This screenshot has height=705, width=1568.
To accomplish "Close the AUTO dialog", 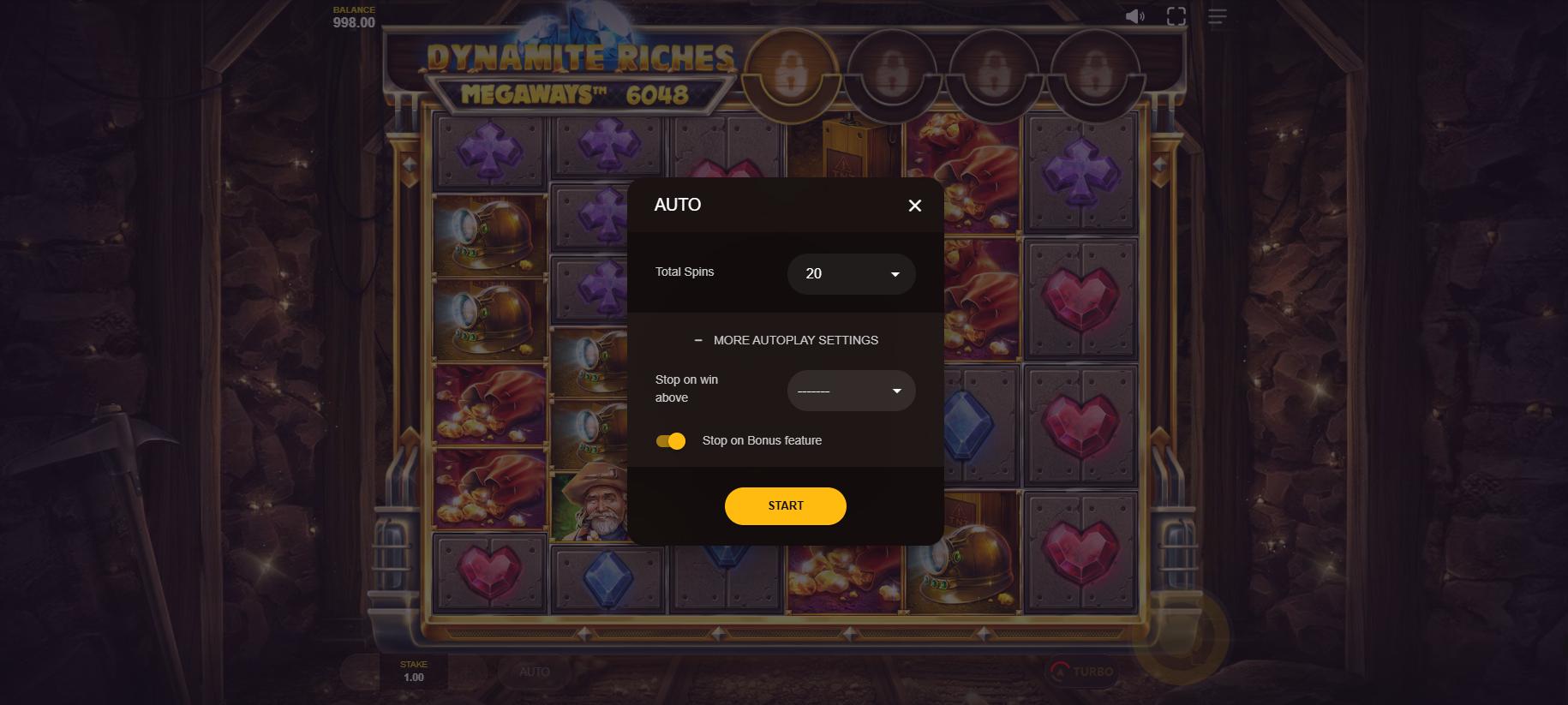I will [x=914, y=206].
